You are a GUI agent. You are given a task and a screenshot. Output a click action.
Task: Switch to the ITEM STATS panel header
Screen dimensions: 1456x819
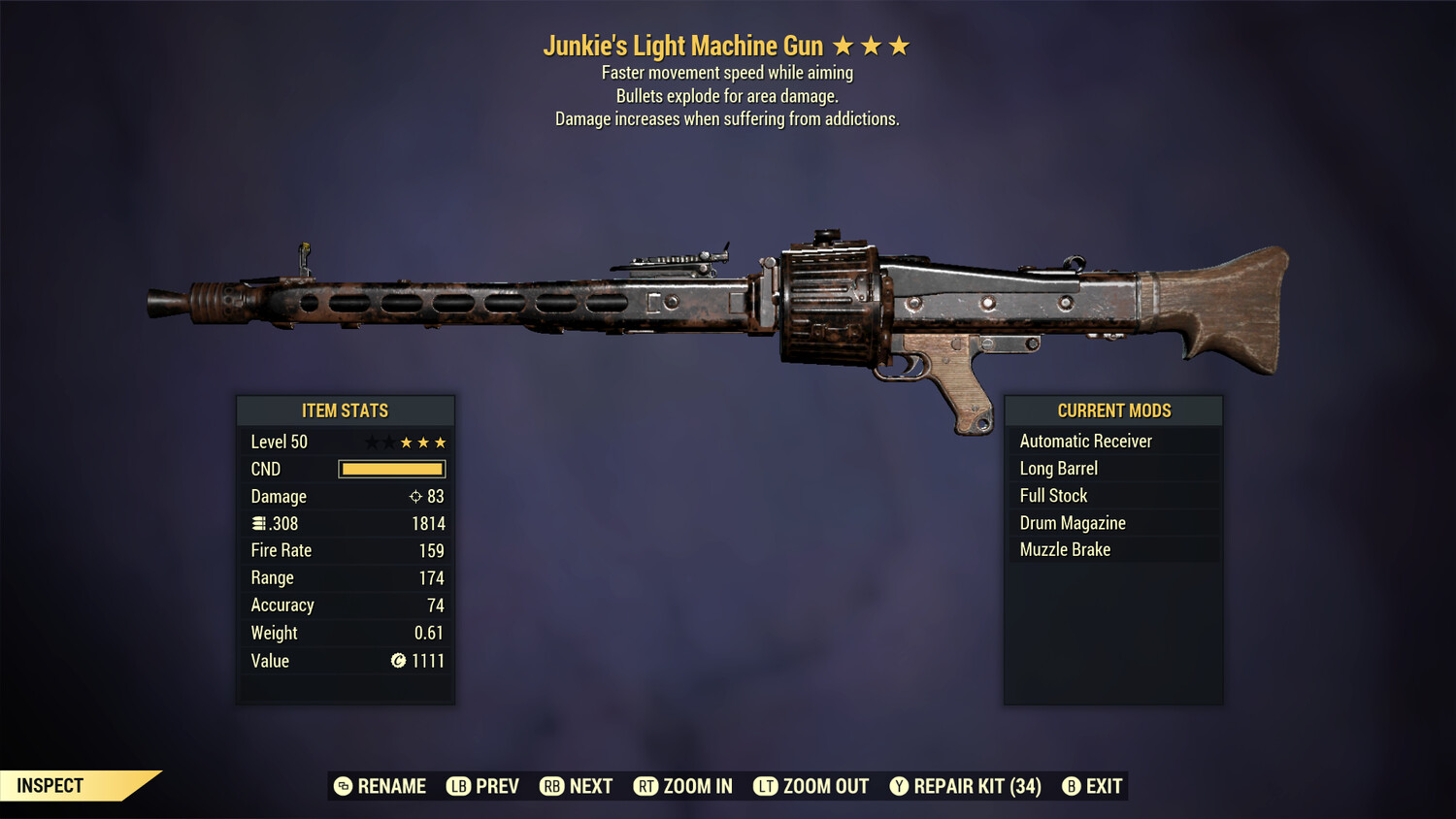coord(346,410)
